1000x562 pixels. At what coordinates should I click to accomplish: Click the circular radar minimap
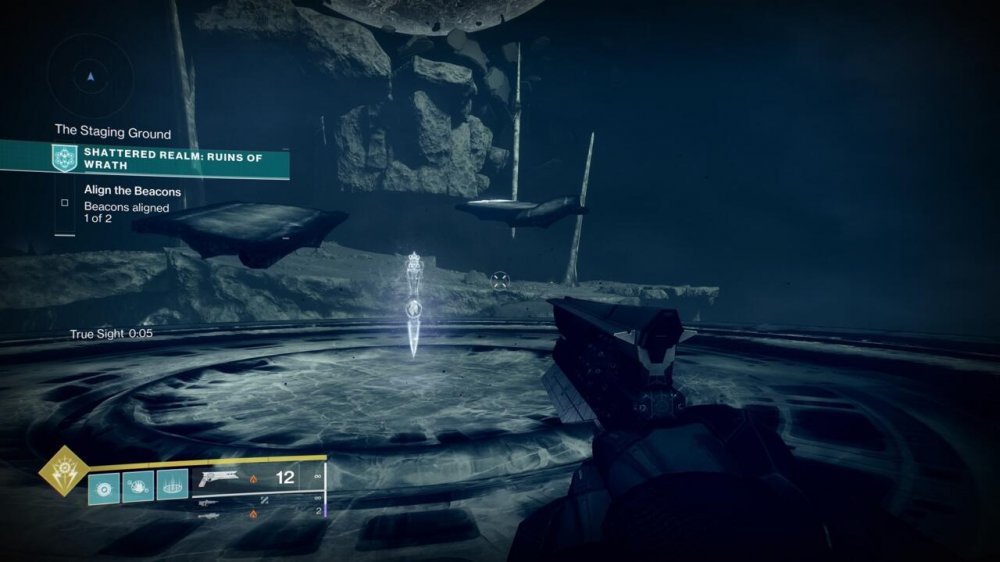[90, 75]
